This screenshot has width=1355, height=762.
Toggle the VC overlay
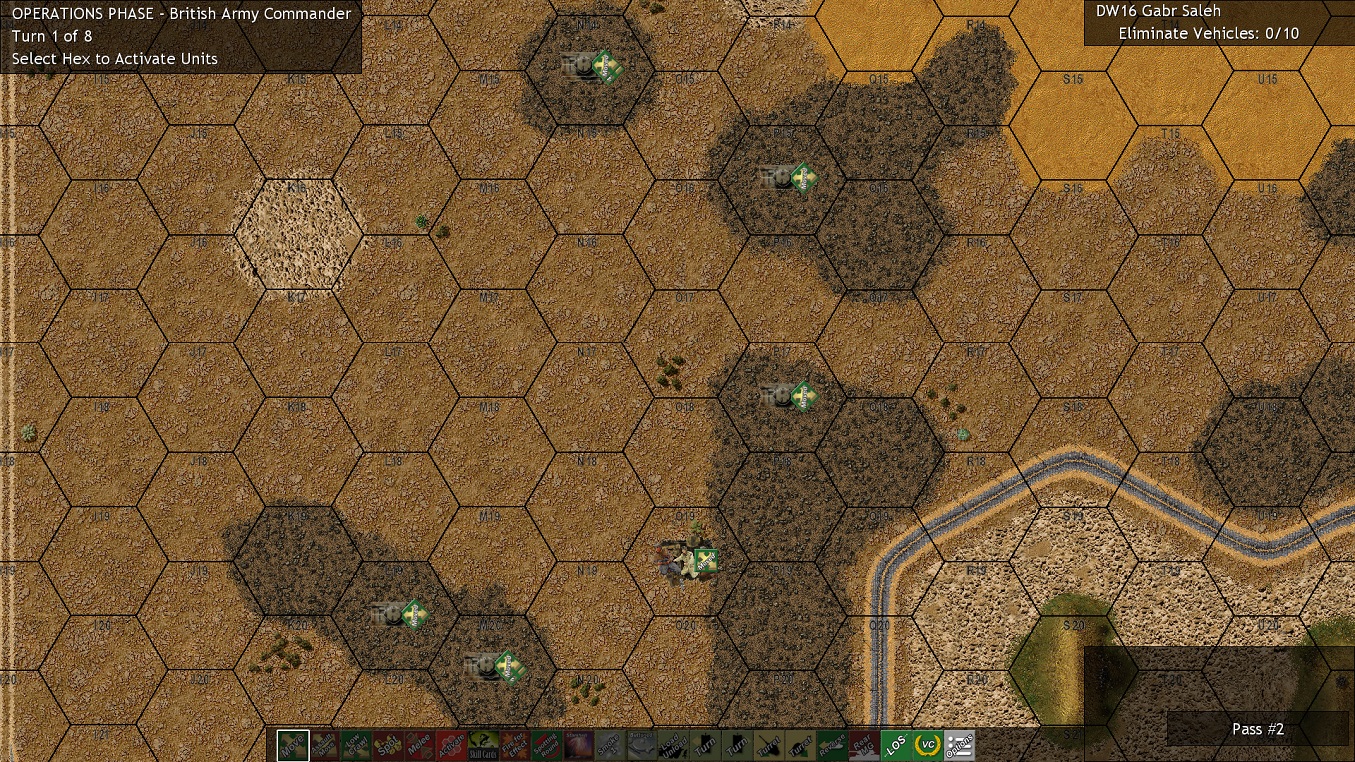[928, 744]
